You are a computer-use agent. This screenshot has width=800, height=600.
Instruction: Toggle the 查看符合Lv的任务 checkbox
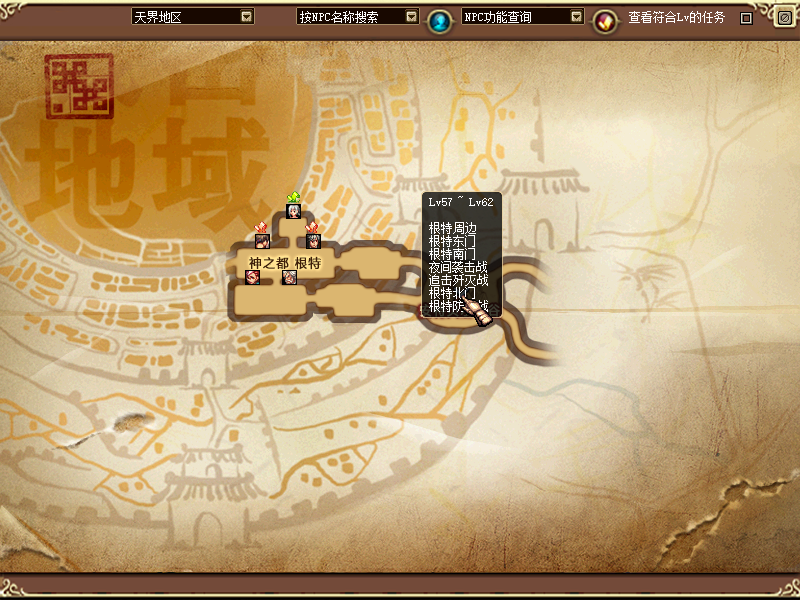746,18
